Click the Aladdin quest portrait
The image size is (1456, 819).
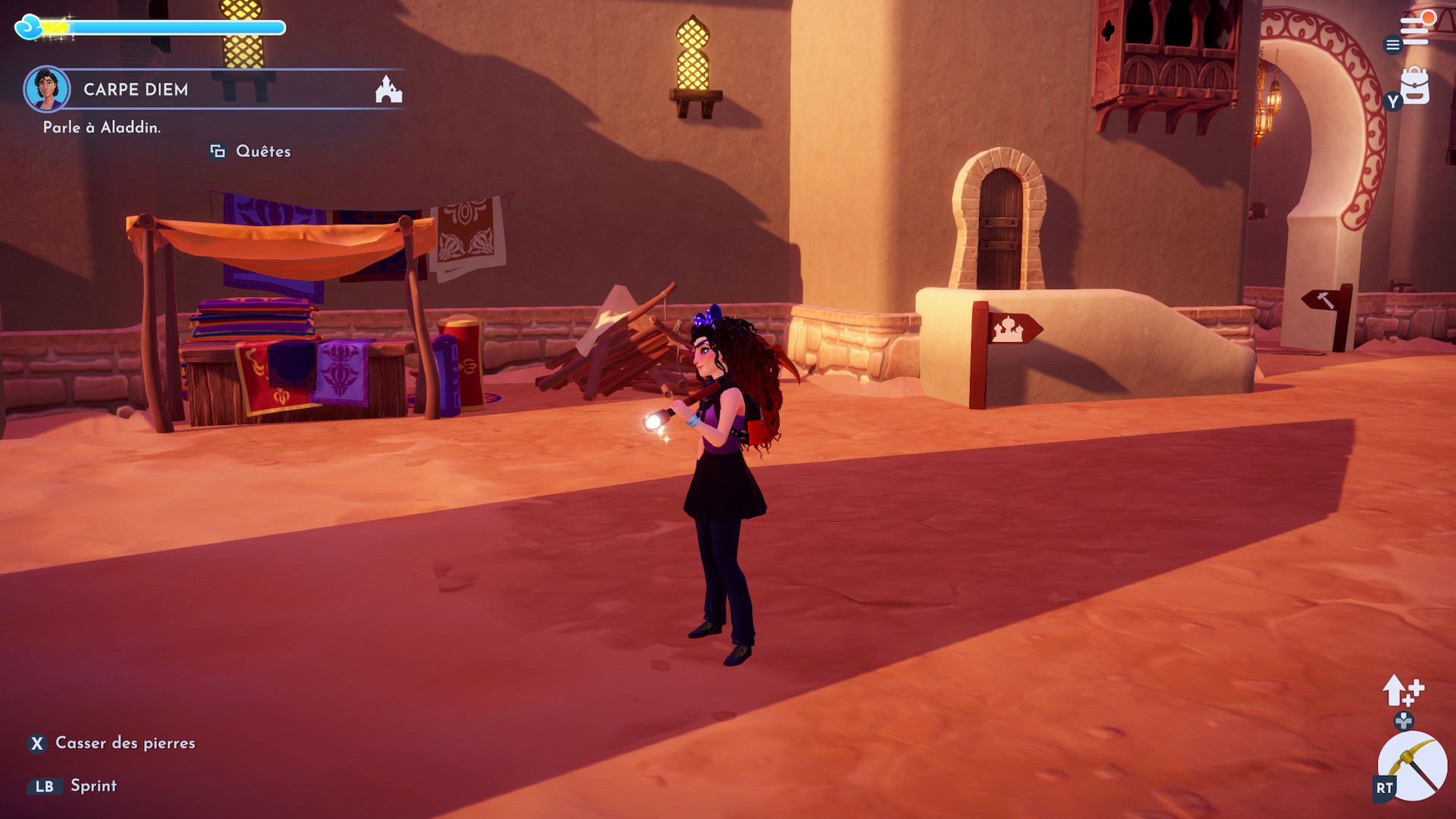47,89
